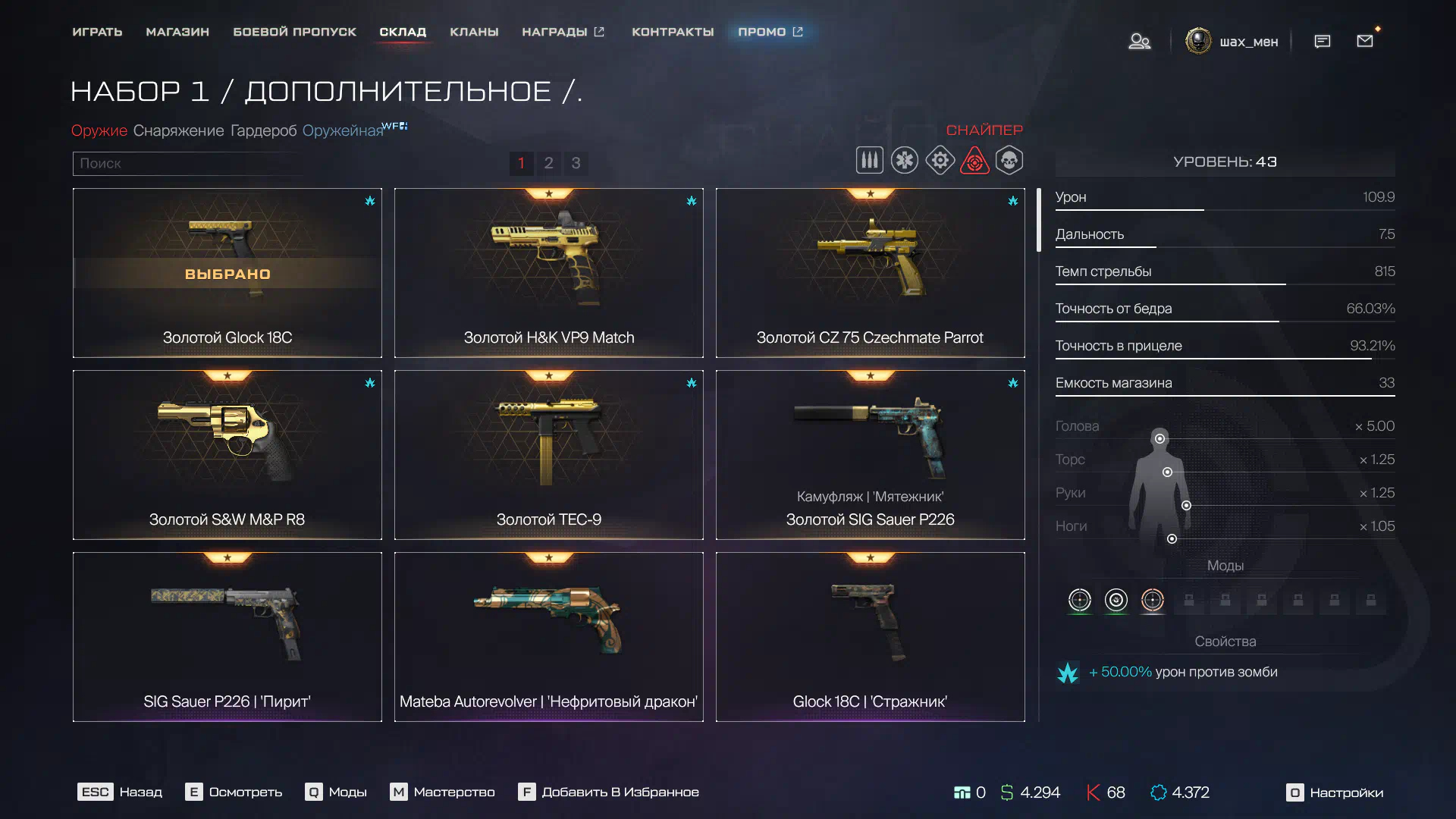
Task: Open the mail envelope icon
Action: pos(1365,41)
